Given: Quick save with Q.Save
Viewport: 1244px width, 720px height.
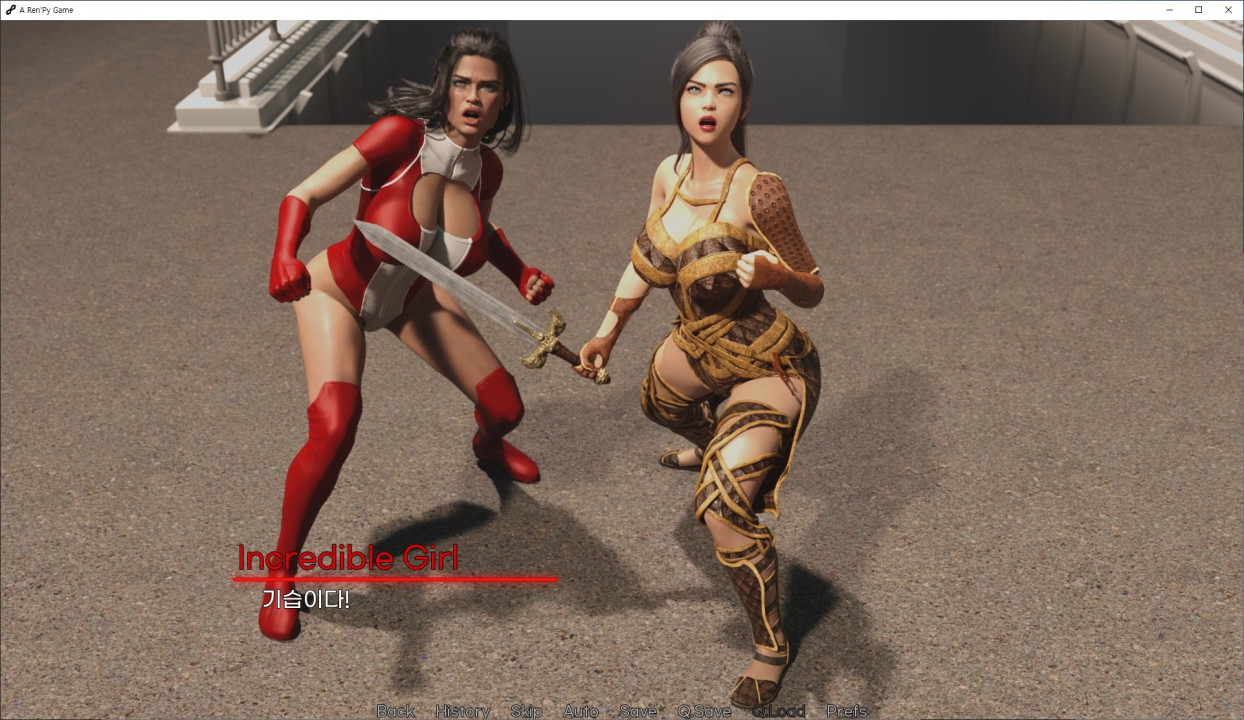Looking at the screenshot, I should (704, 711).
